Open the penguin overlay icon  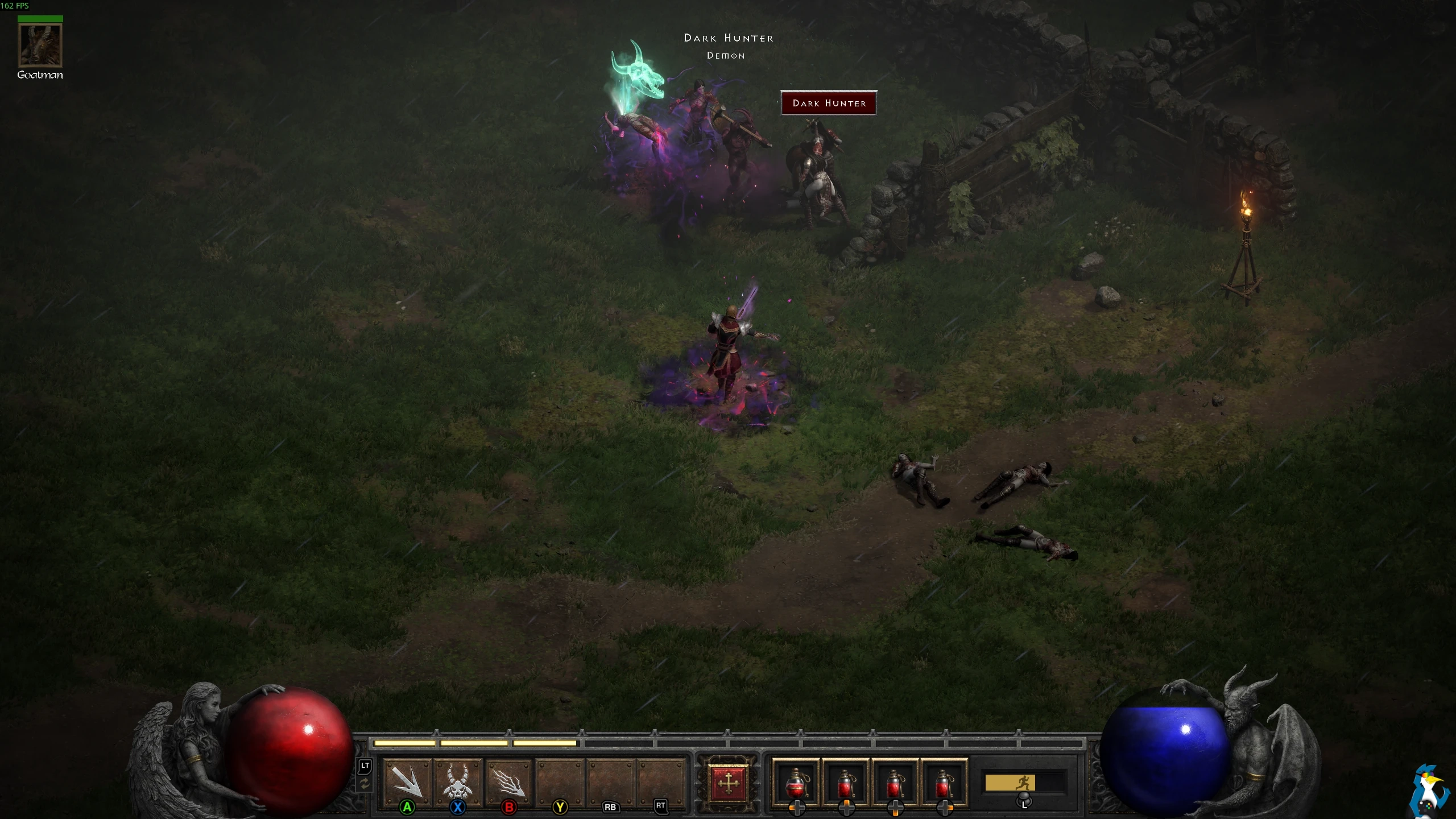tap(1431, 793)
